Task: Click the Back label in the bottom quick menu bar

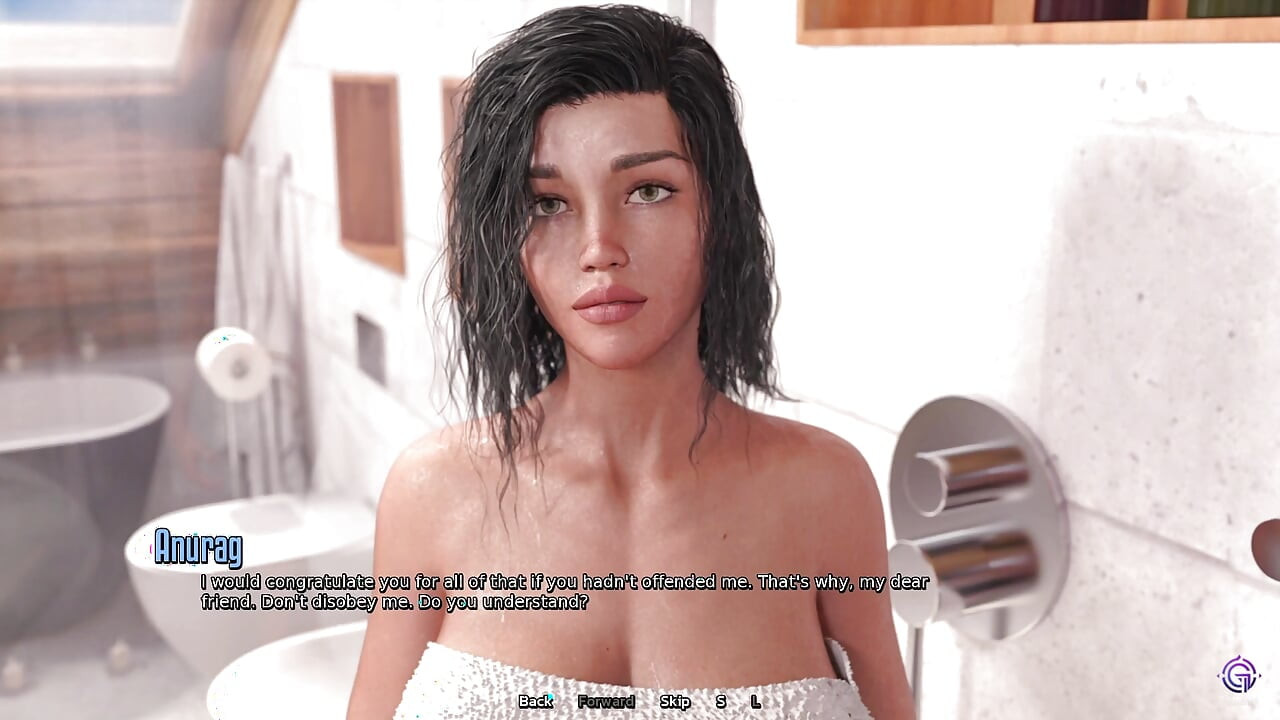Action: pos(535,702)
